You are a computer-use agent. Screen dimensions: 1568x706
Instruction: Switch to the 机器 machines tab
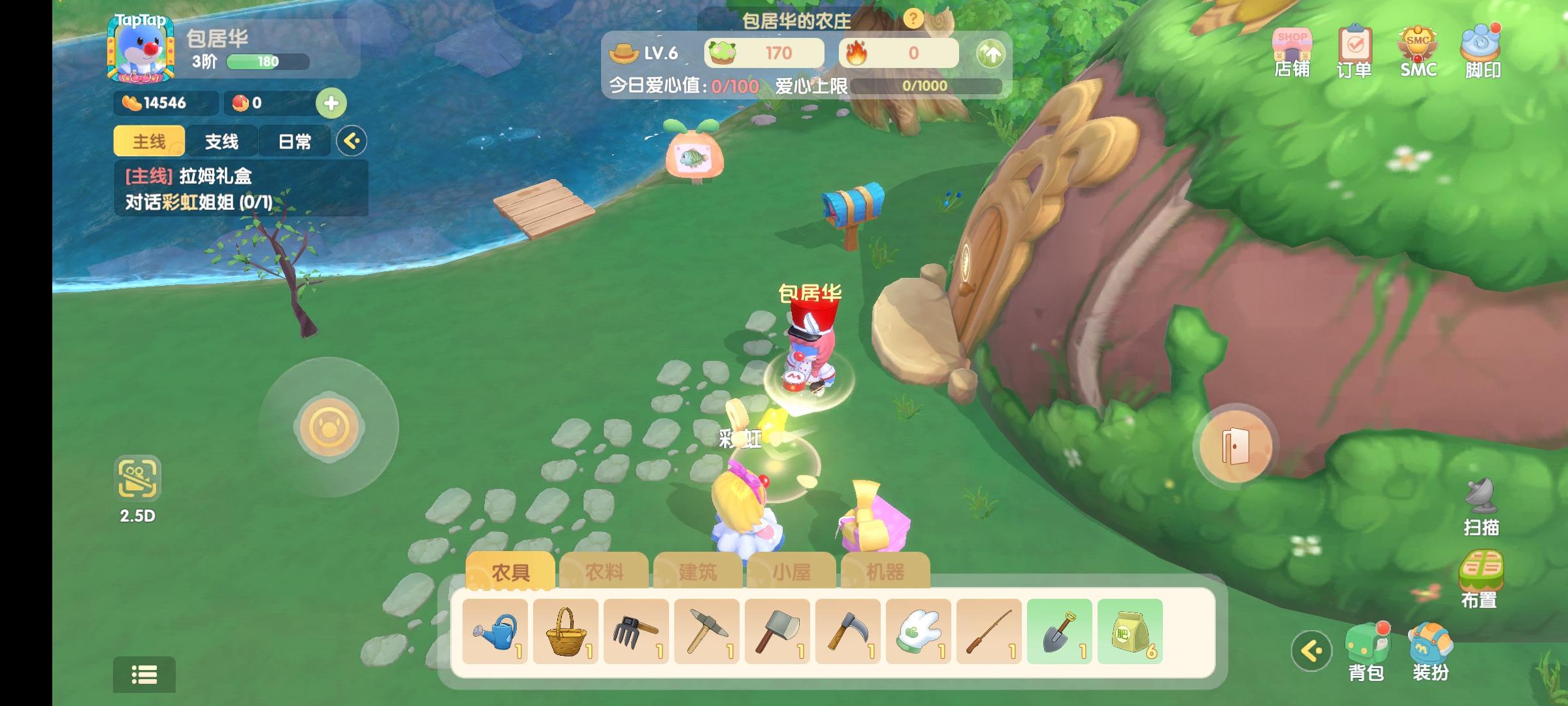click(x=885, y=572)
